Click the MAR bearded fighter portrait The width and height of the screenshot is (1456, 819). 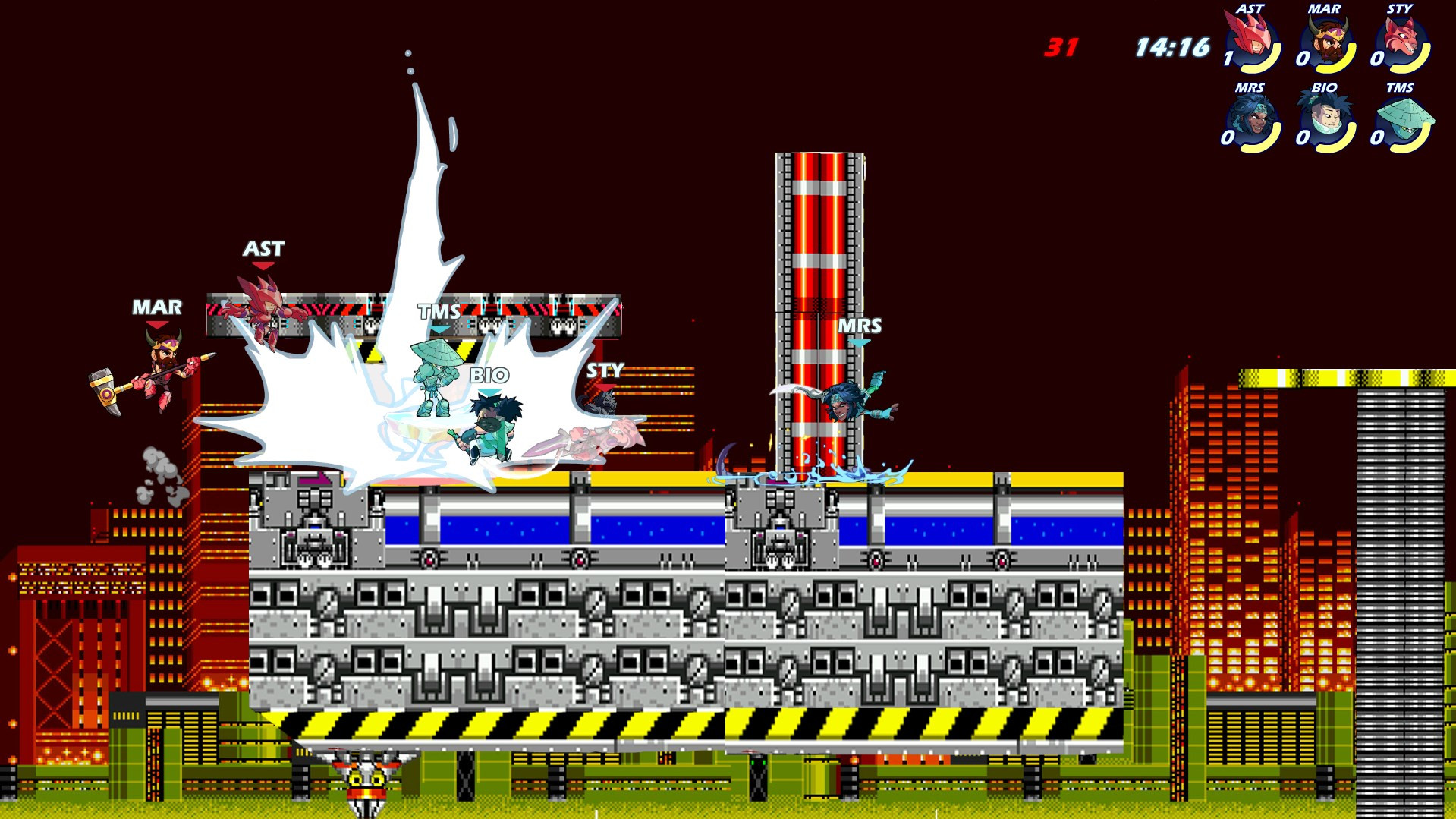coord(1326,36)
